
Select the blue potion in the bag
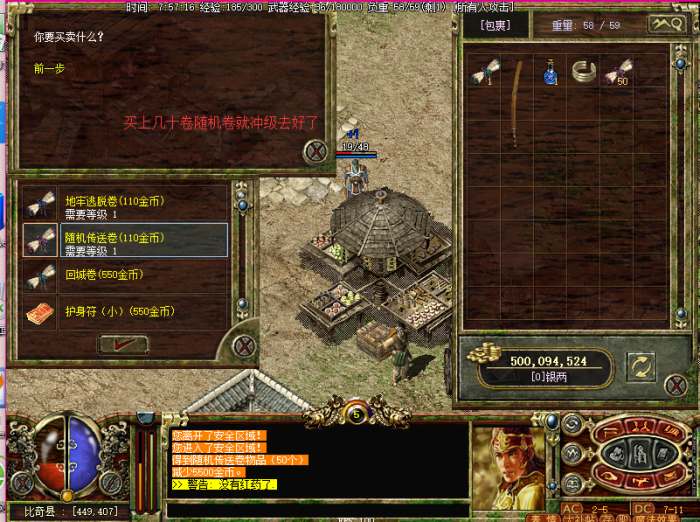click(x=550, y=72)
